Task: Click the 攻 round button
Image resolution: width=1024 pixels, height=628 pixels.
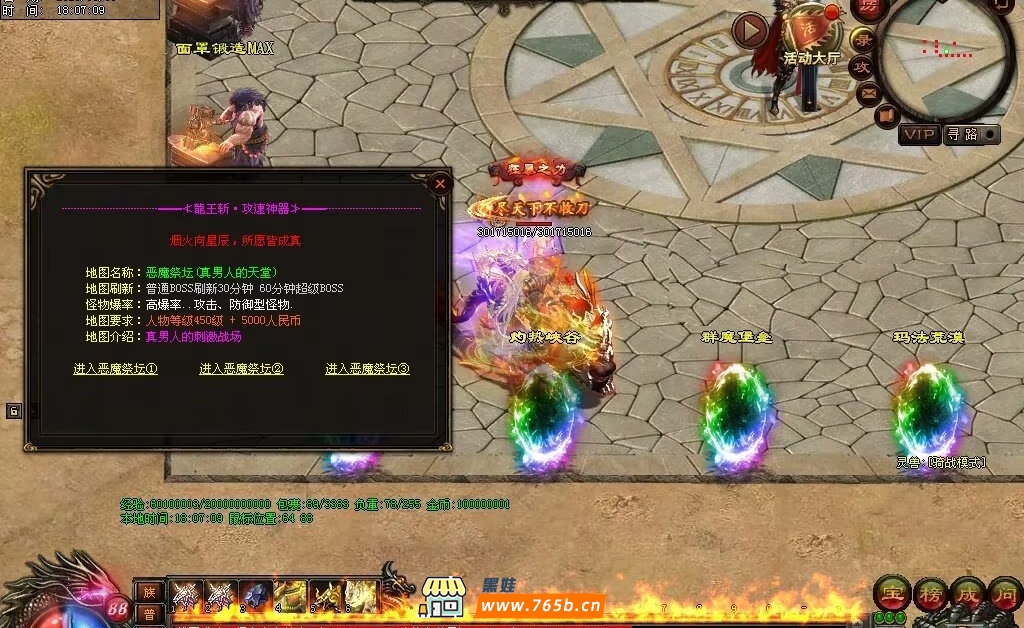Action: click(x=861, y=67)
